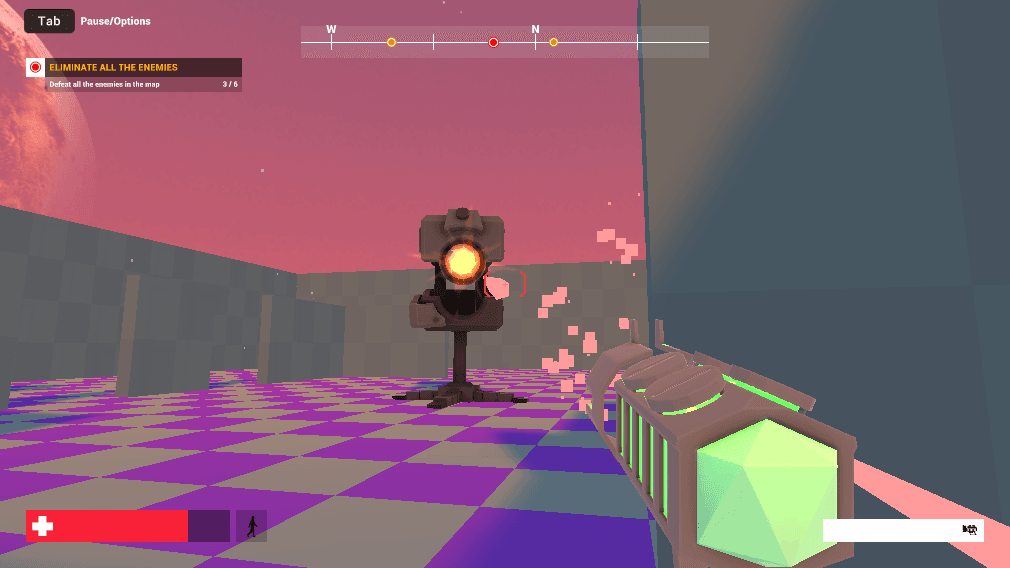Select the weapon icon beside ammo bar
The width and height of the screenshot is (1010, 568).
[969, 529]
